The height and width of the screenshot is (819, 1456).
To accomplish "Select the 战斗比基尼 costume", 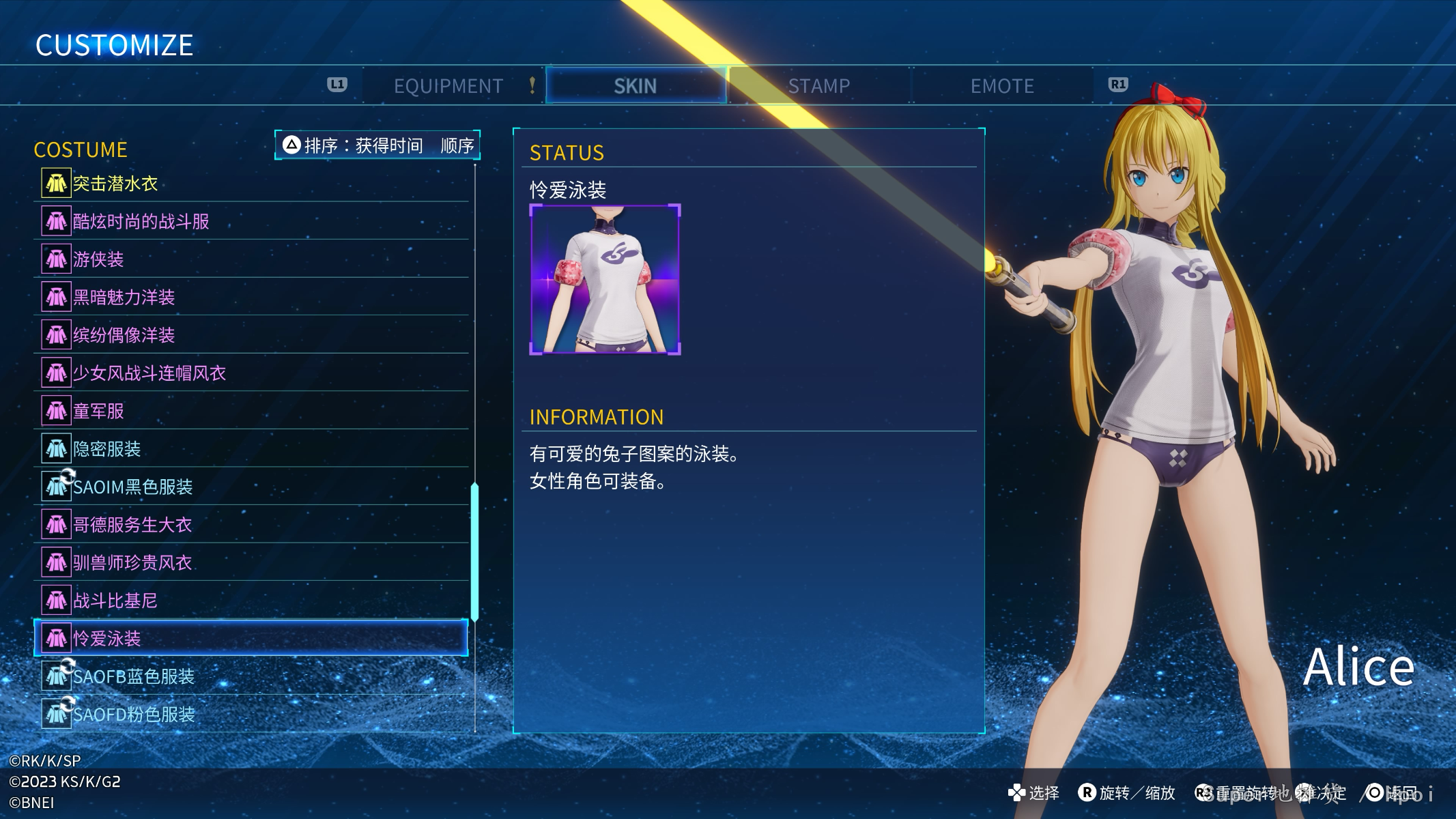I will [251, 601].
